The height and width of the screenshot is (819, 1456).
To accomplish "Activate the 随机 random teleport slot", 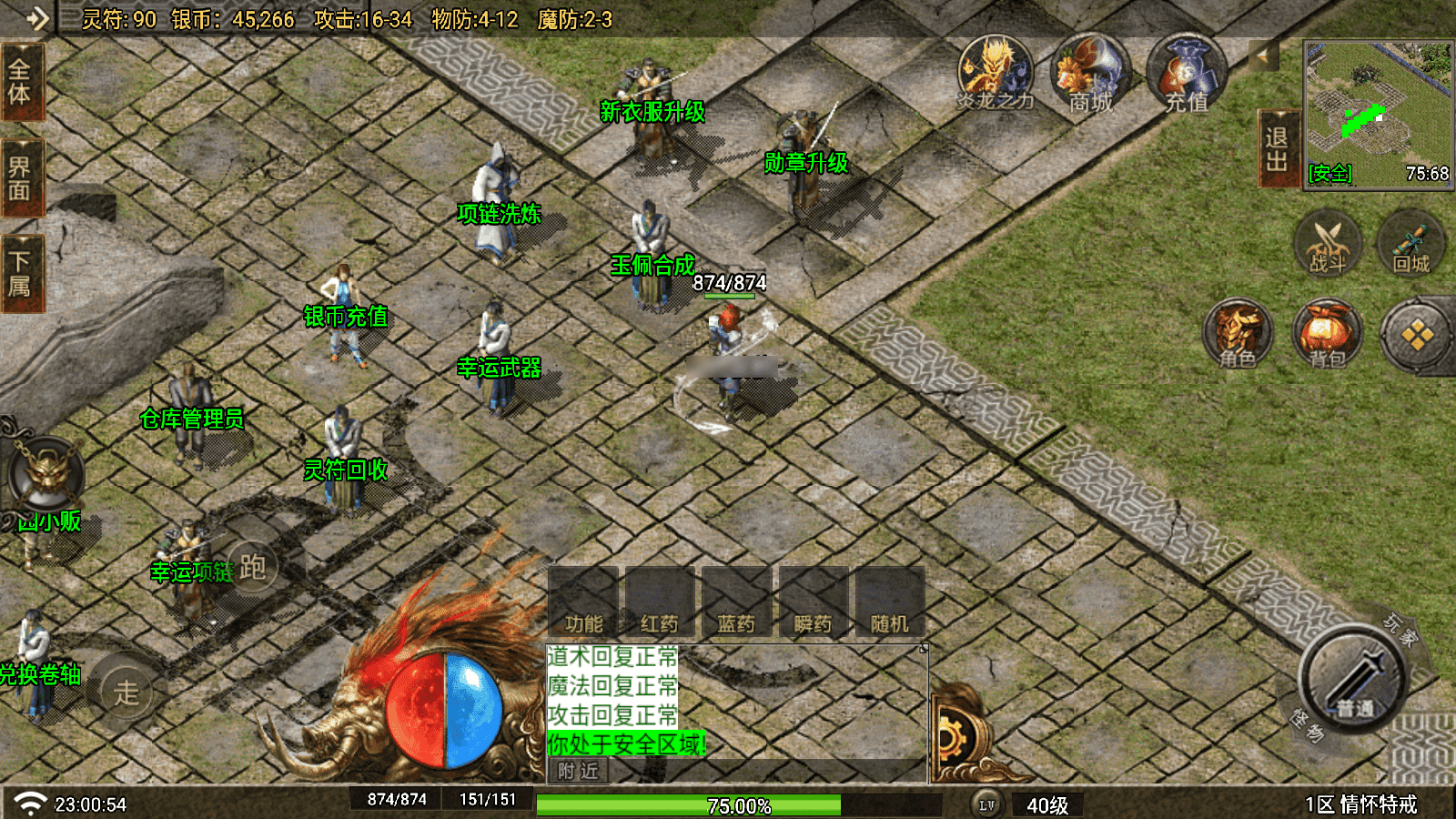I will [x=890, y=602].
